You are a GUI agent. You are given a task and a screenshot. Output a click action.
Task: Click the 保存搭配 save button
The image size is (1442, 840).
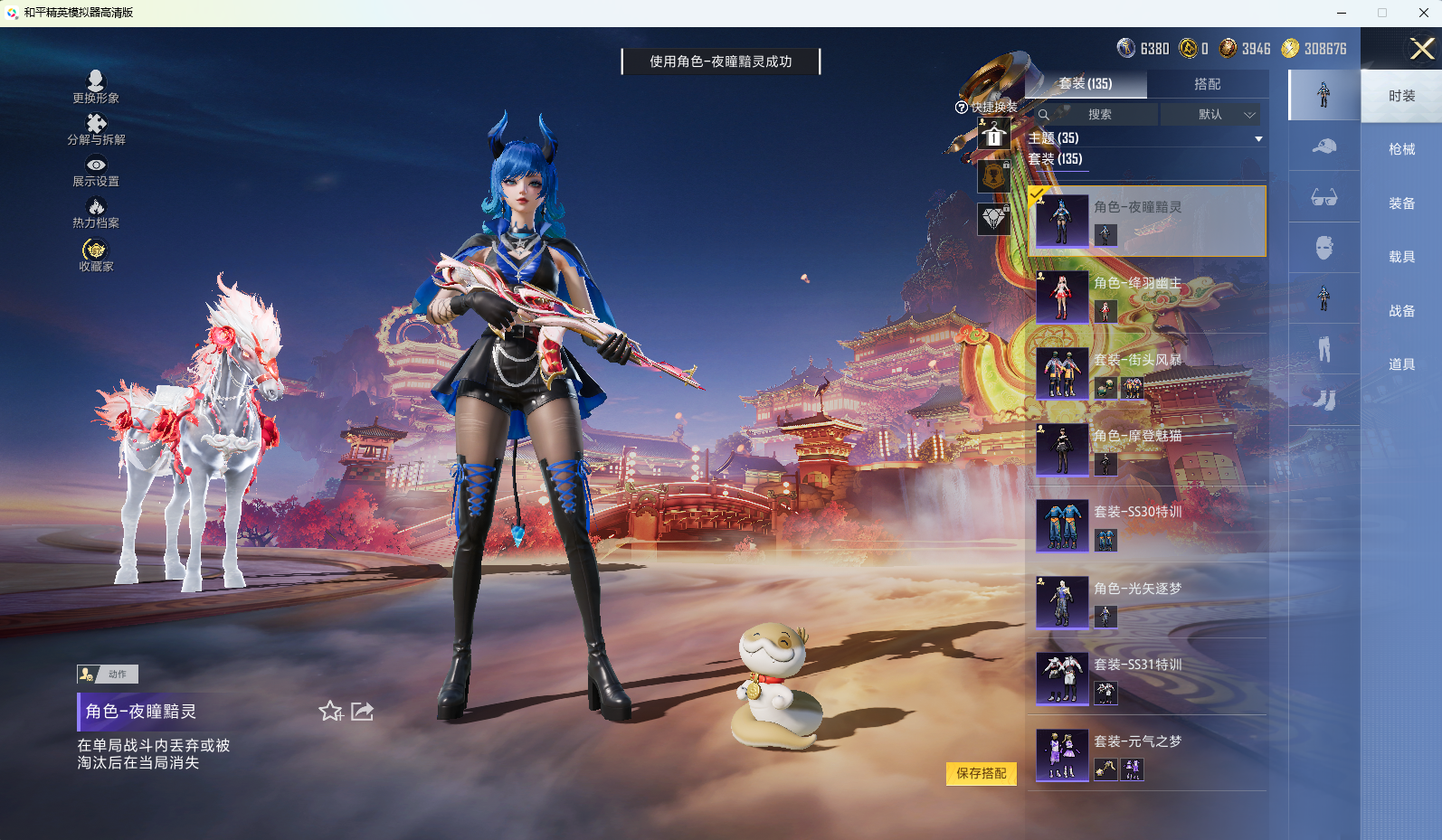(982, 775)
